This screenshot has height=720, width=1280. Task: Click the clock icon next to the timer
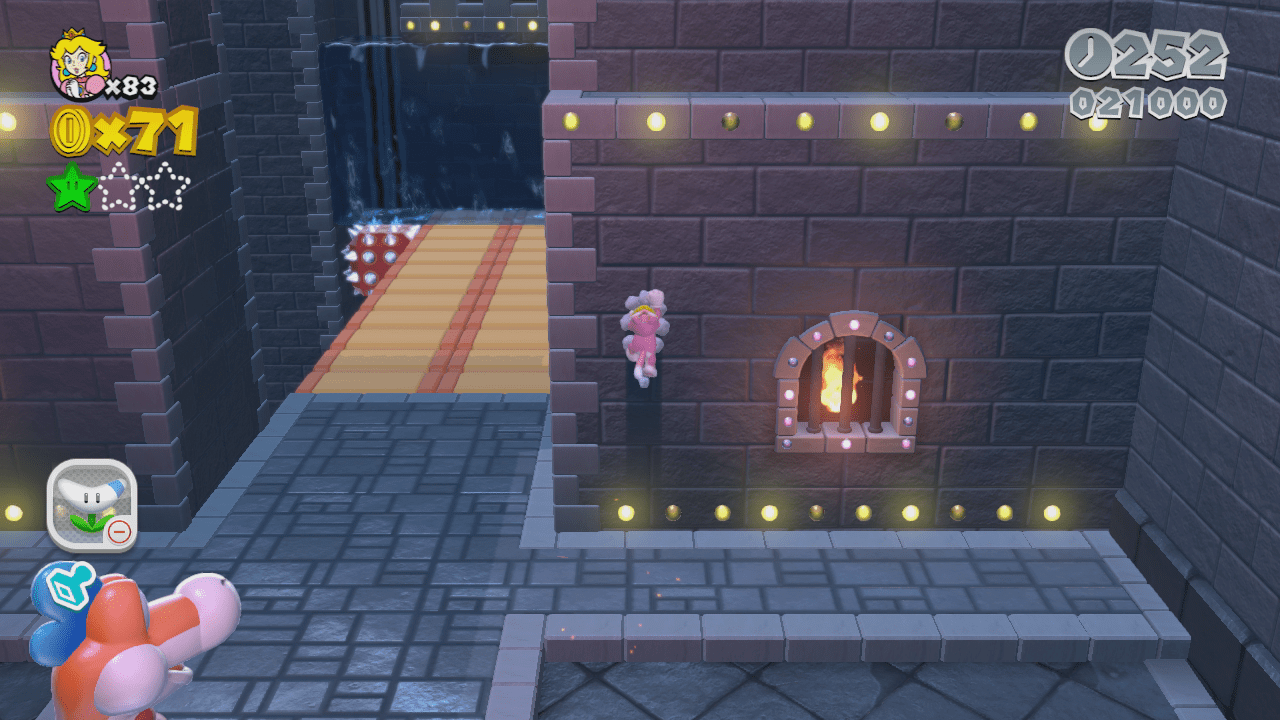coord(1090,57)
